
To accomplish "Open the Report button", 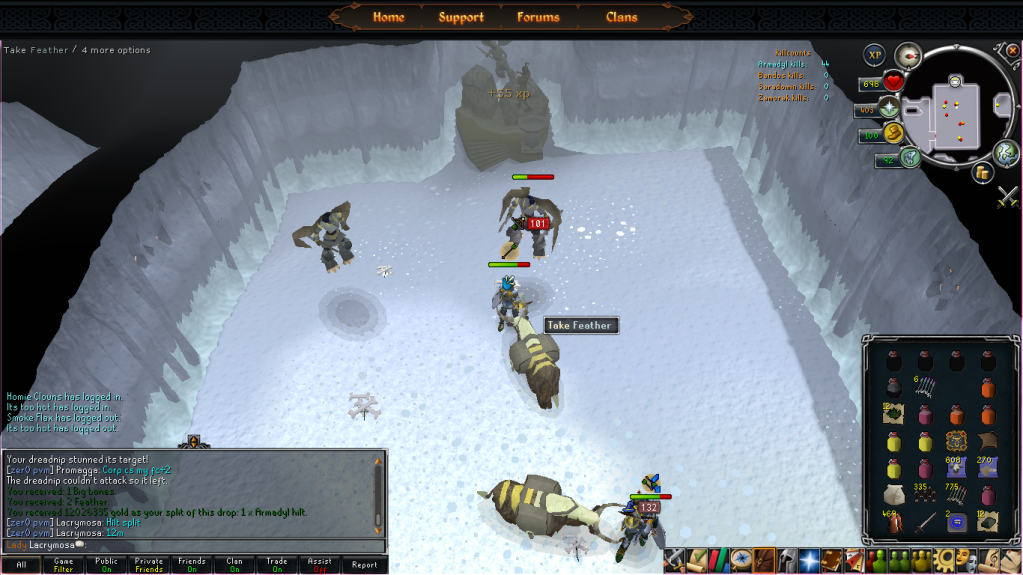I will (x=364, y=565).
